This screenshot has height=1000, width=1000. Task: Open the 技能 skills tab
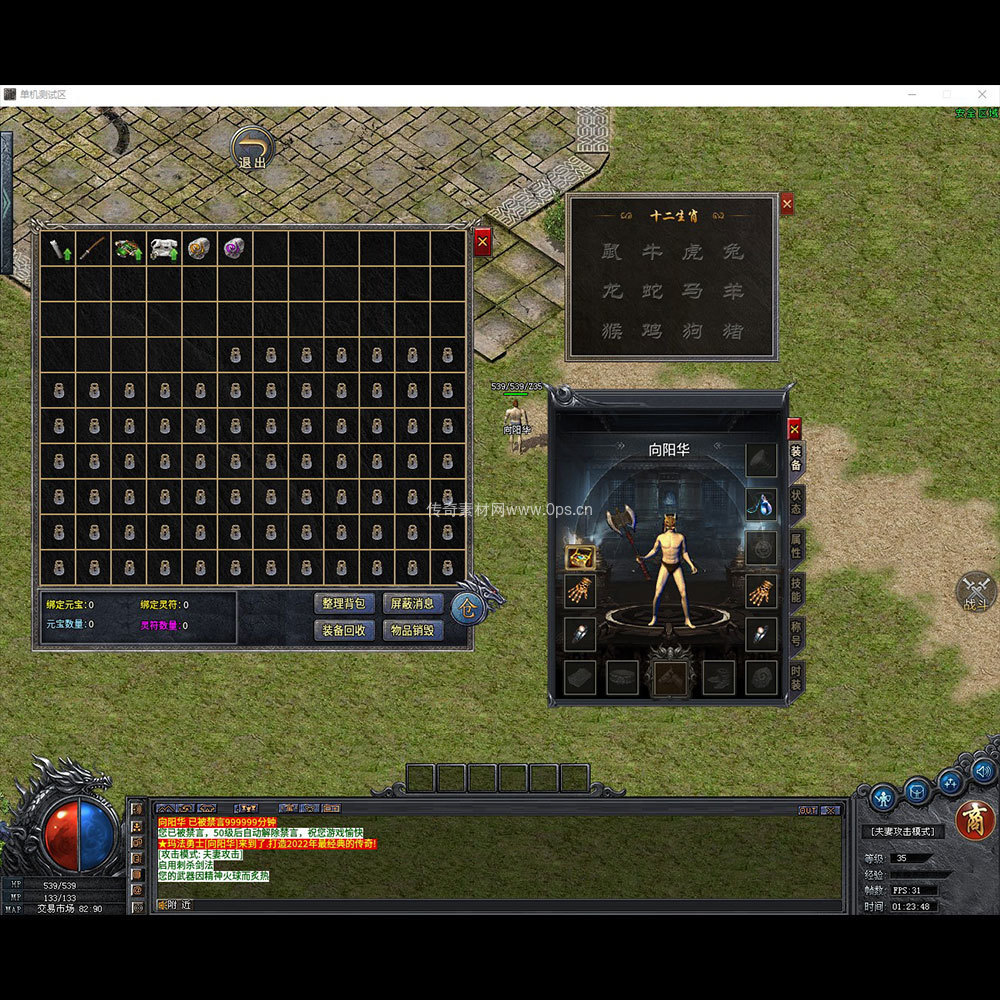(x=796, y=590)
